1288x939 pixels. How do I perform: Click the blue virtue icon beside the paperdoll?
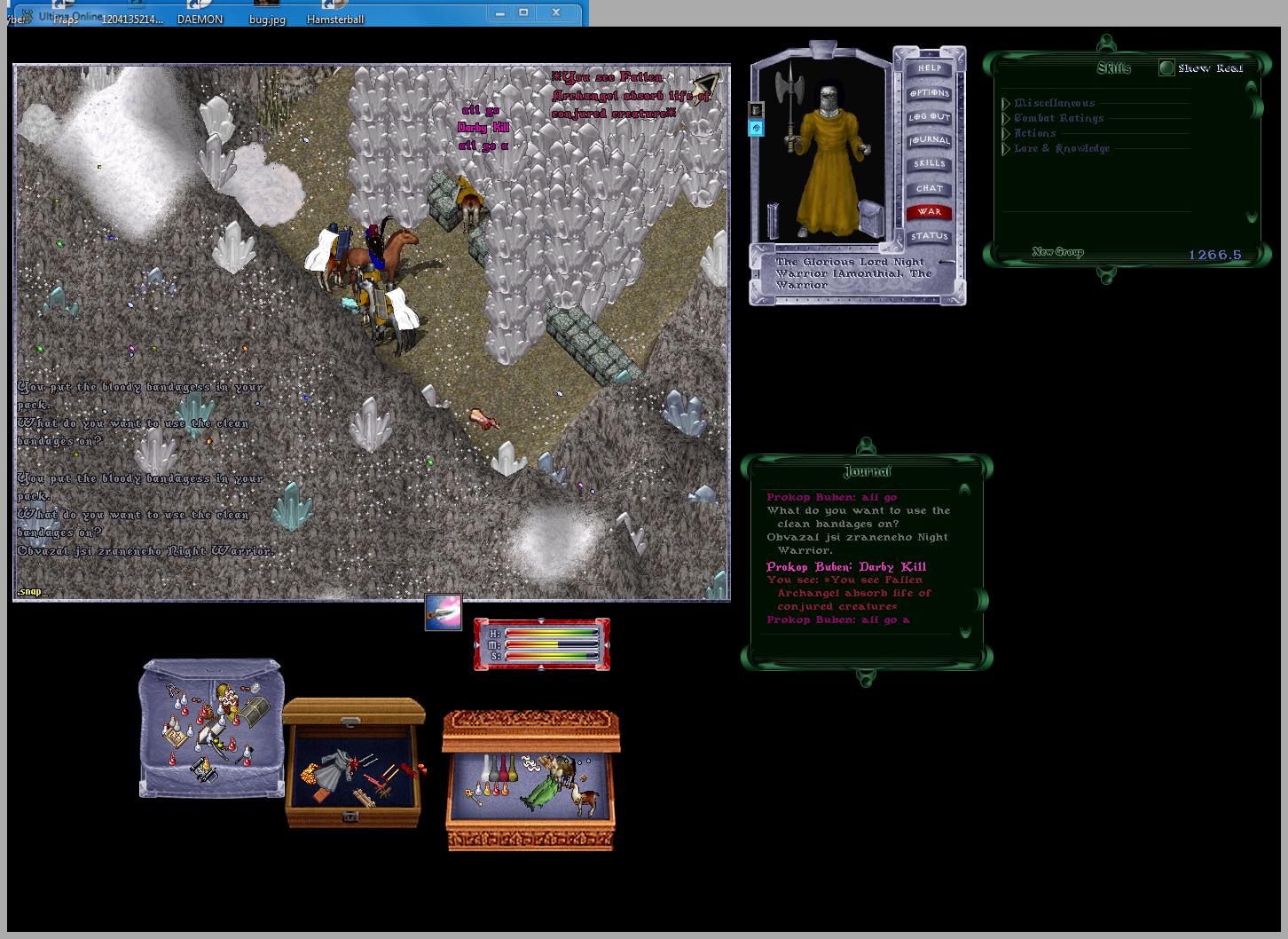point(756,129)
